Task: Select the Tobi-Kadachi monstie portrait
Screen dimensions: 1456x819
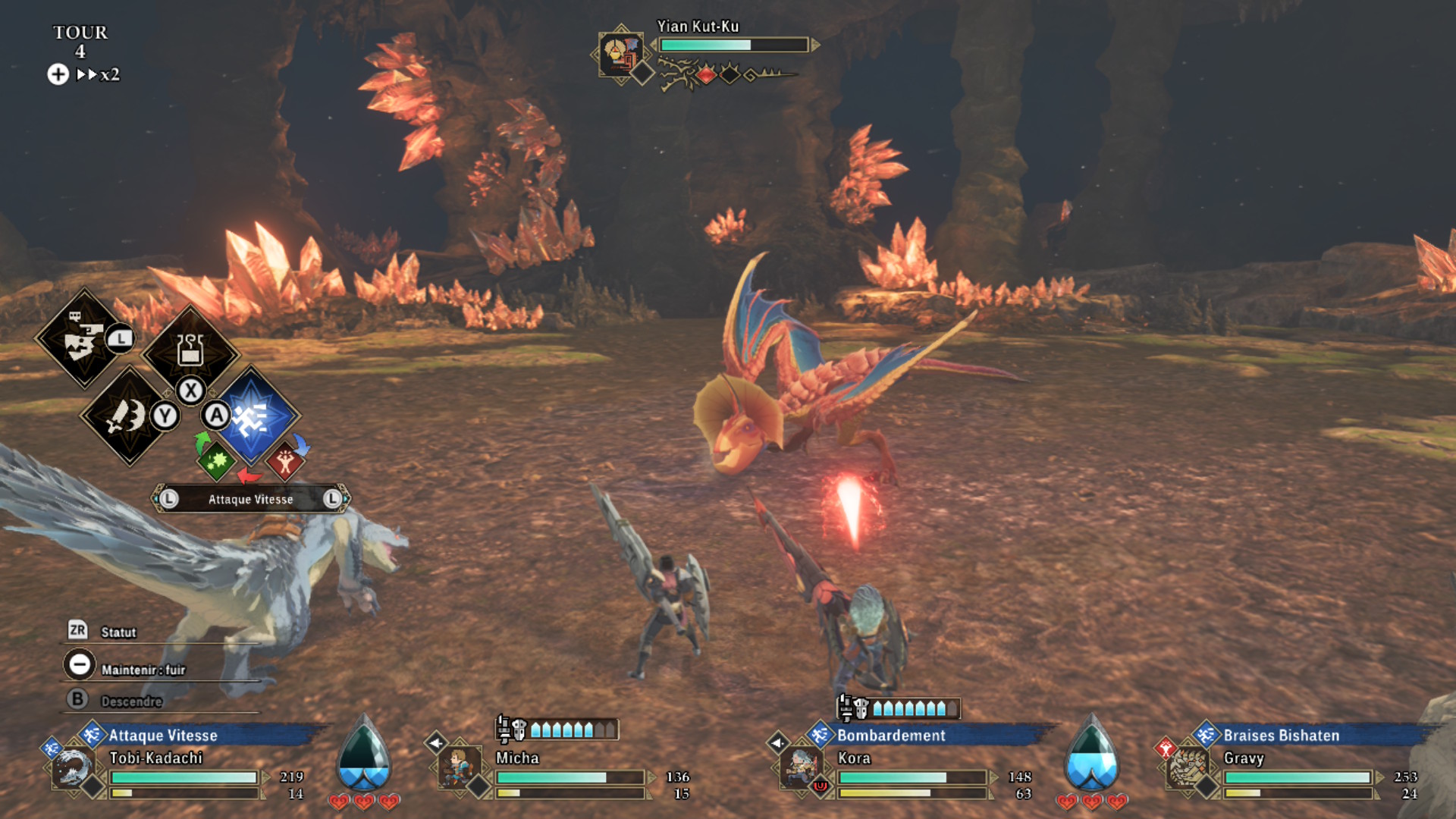Action: [x=73, y=767]
